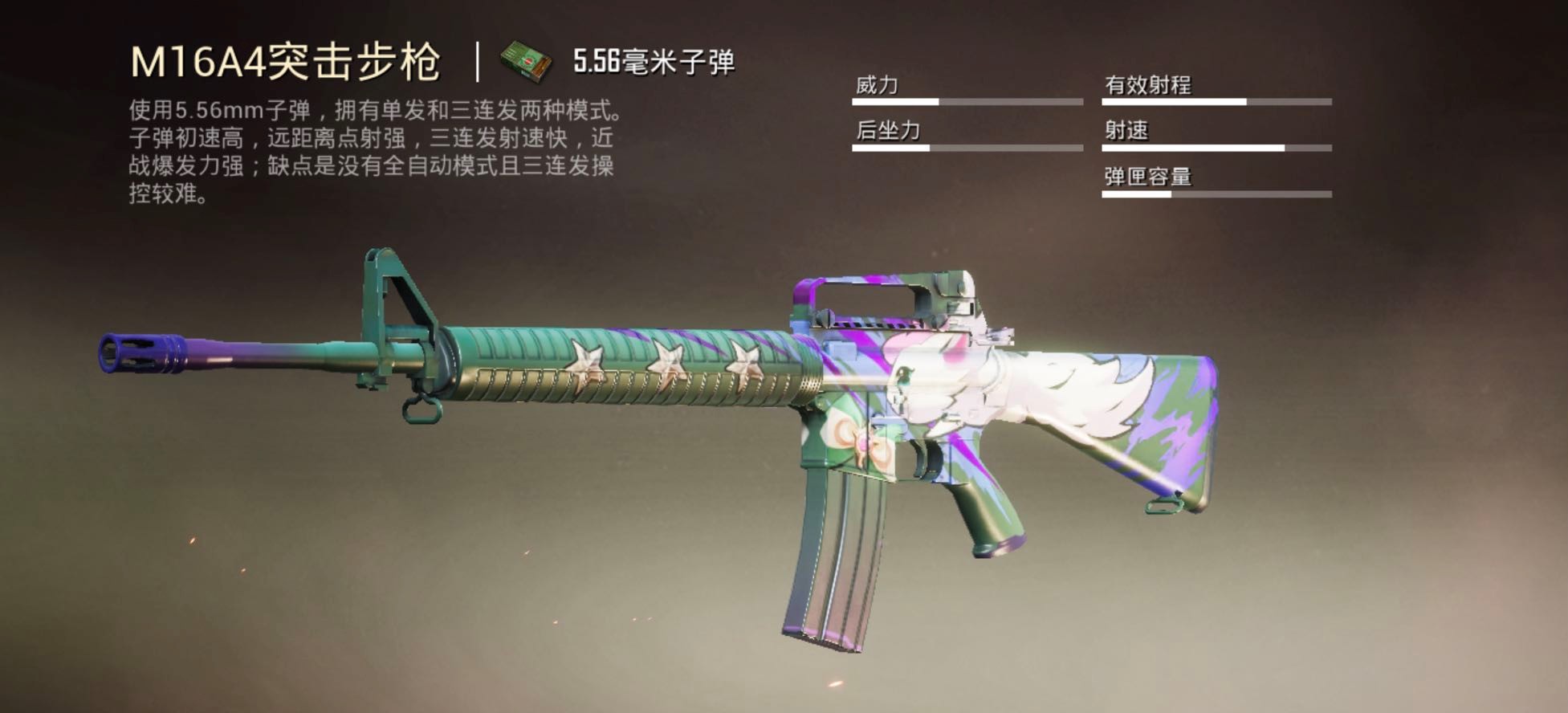Image resolution: width=1568 pixels, height=713 pixels.
Task: Click the divider between title and ammo
Action: click(479, 60)
